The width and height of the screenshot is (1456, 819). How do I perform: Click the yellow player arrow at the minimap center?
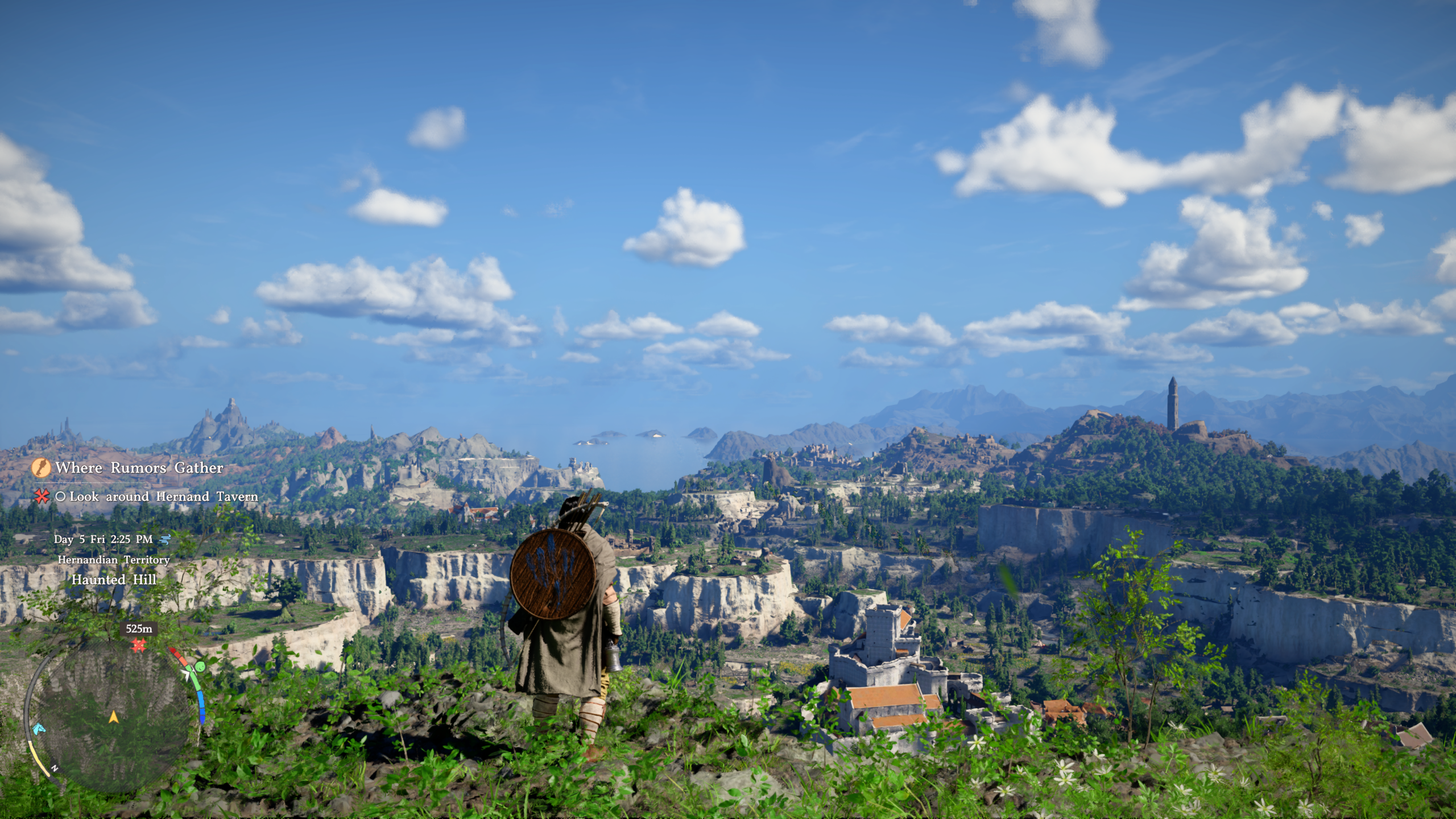[x=114, y=717]
